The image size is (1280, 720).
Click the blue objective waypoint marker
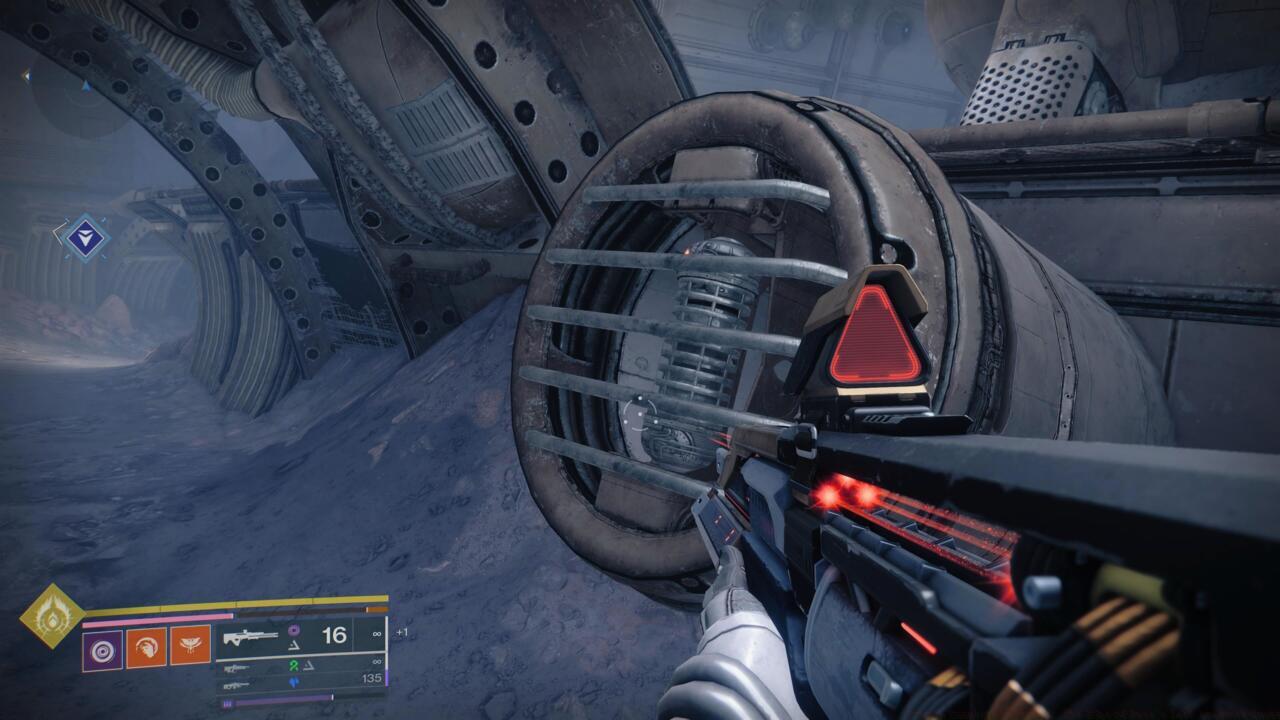tap(88, 235)
